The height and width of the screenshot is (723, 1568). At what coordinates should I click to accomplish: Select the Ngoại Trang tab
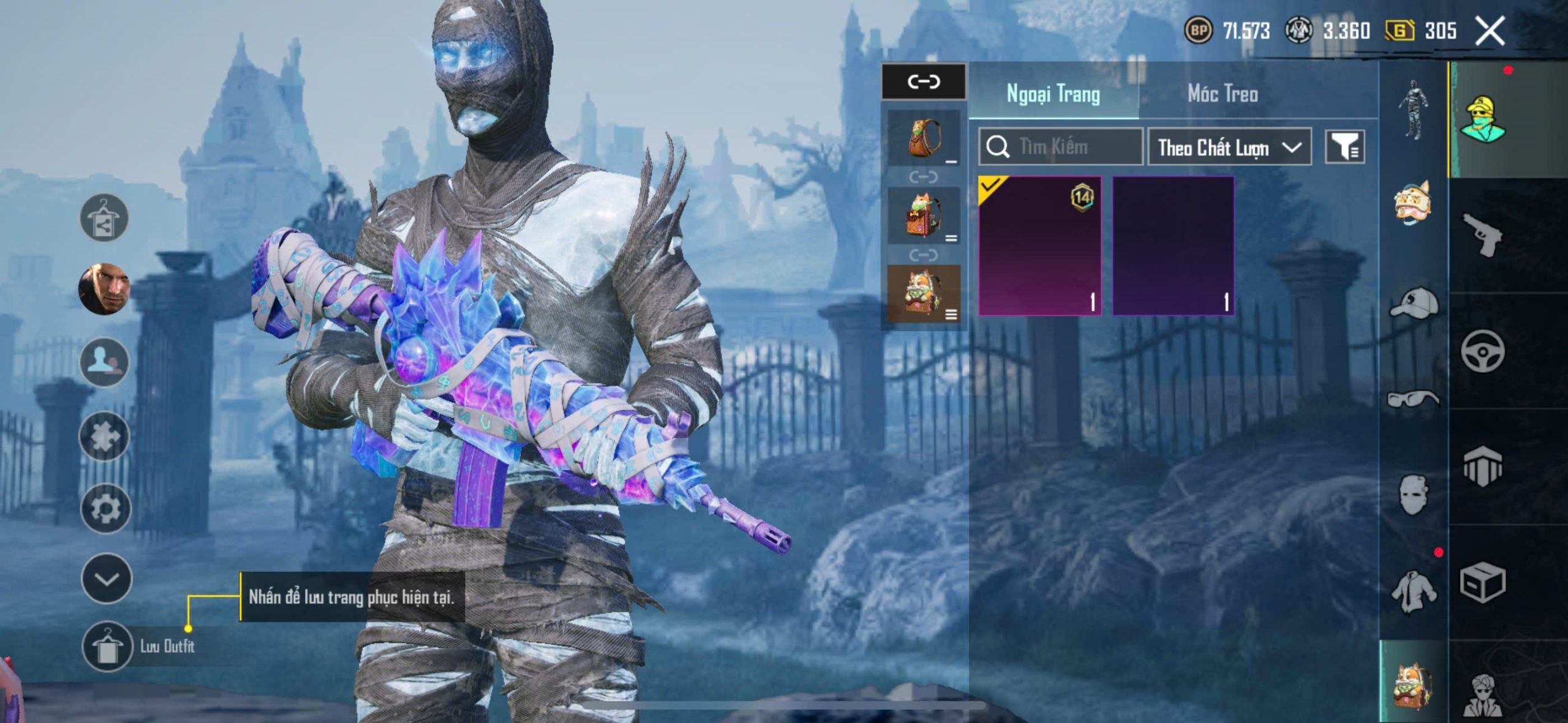pyautogui.click(x=1053, y=94)
